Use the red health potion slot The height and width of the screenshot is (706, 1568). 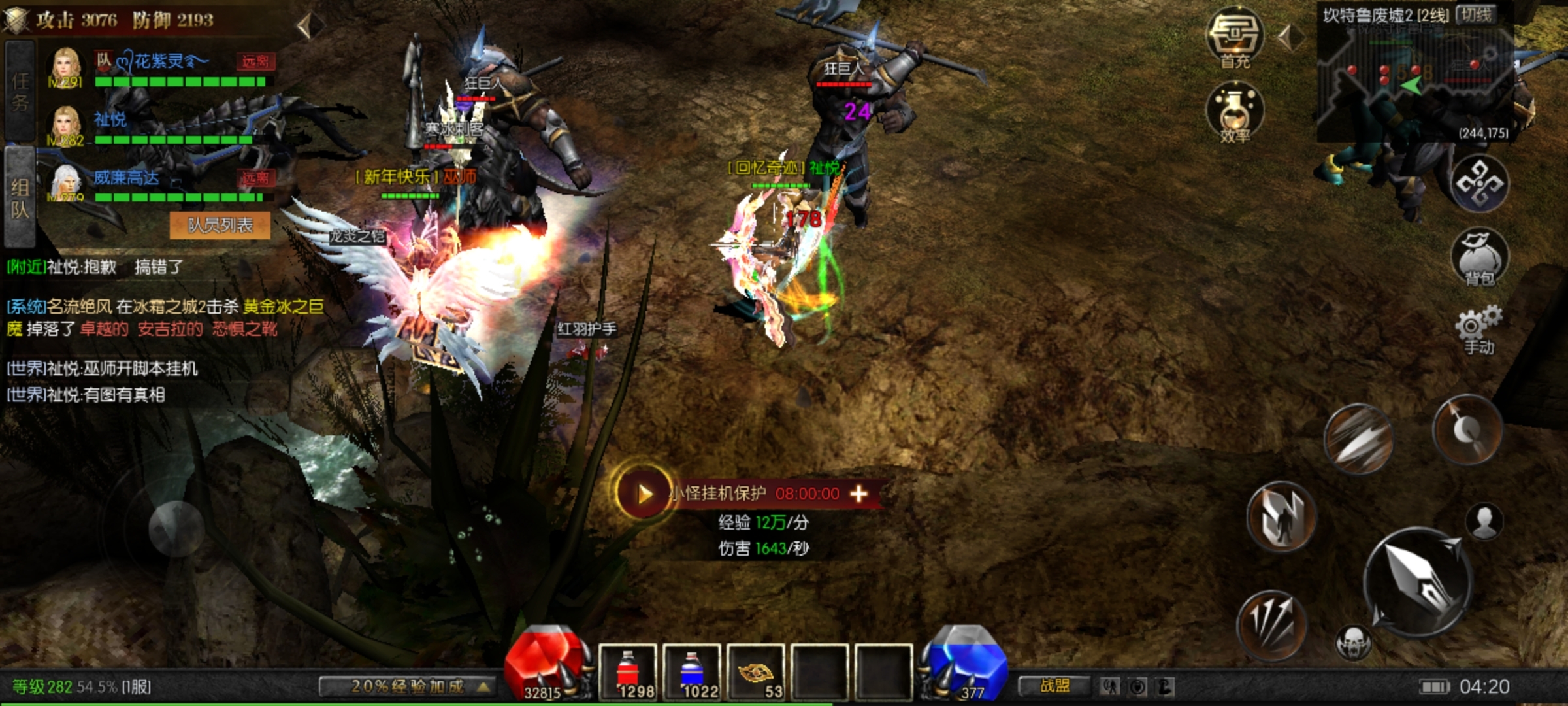click(627, 672)
